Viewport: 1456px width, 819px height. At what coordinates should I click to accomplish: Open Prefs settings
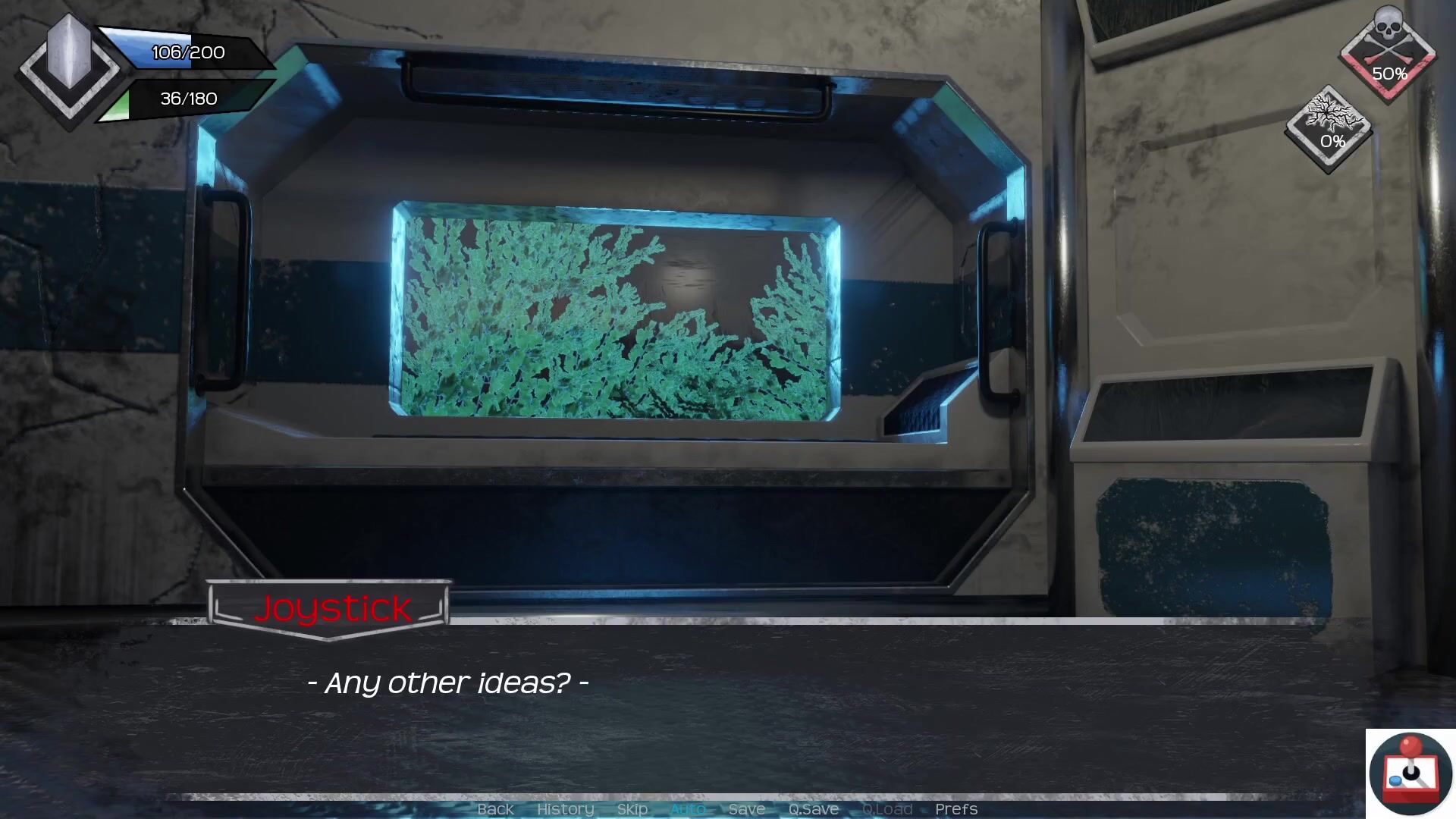pyautogui.click(x=955, y=809)
